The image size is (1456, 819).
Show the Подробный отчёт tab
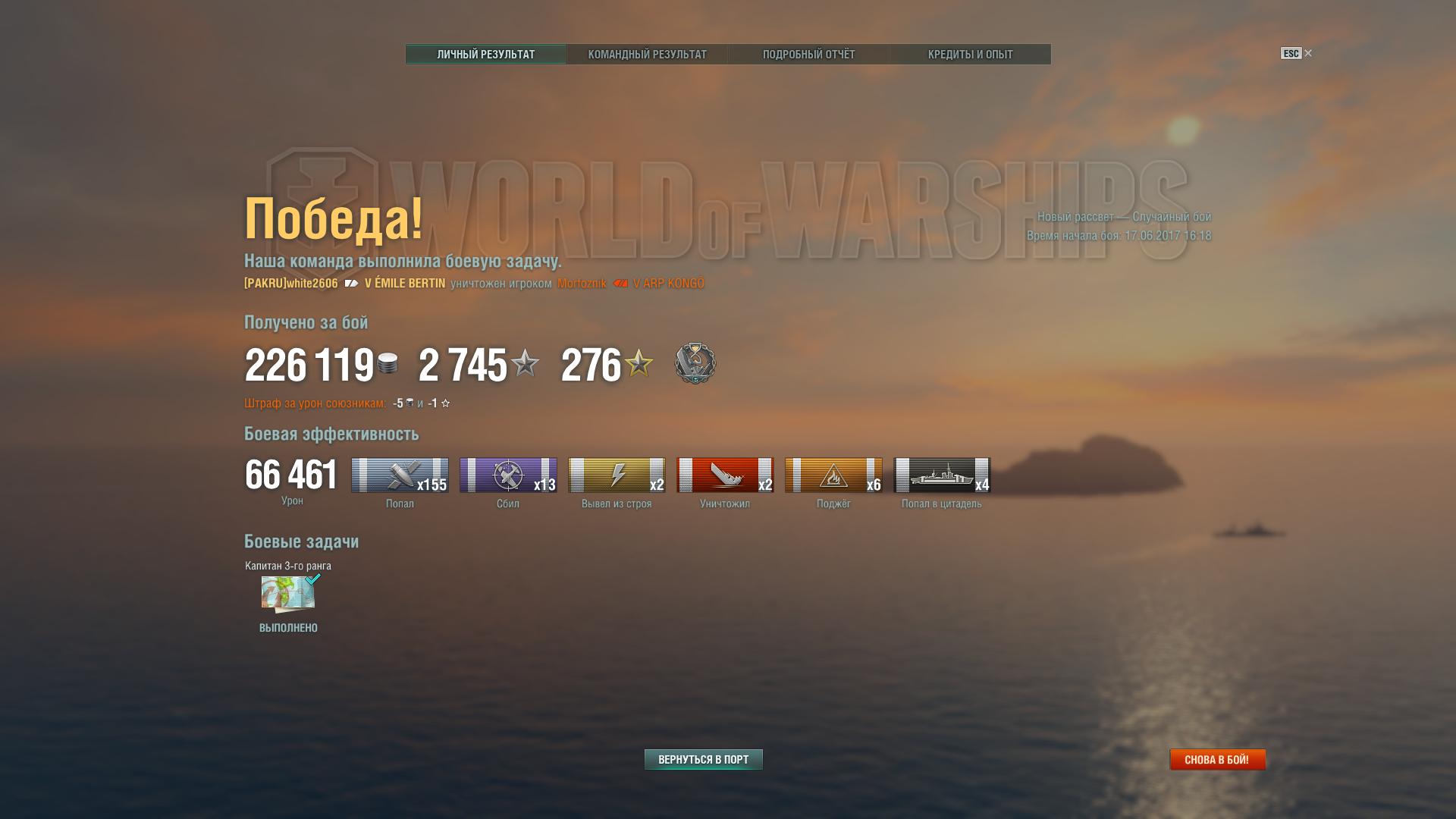coord(808,55)
